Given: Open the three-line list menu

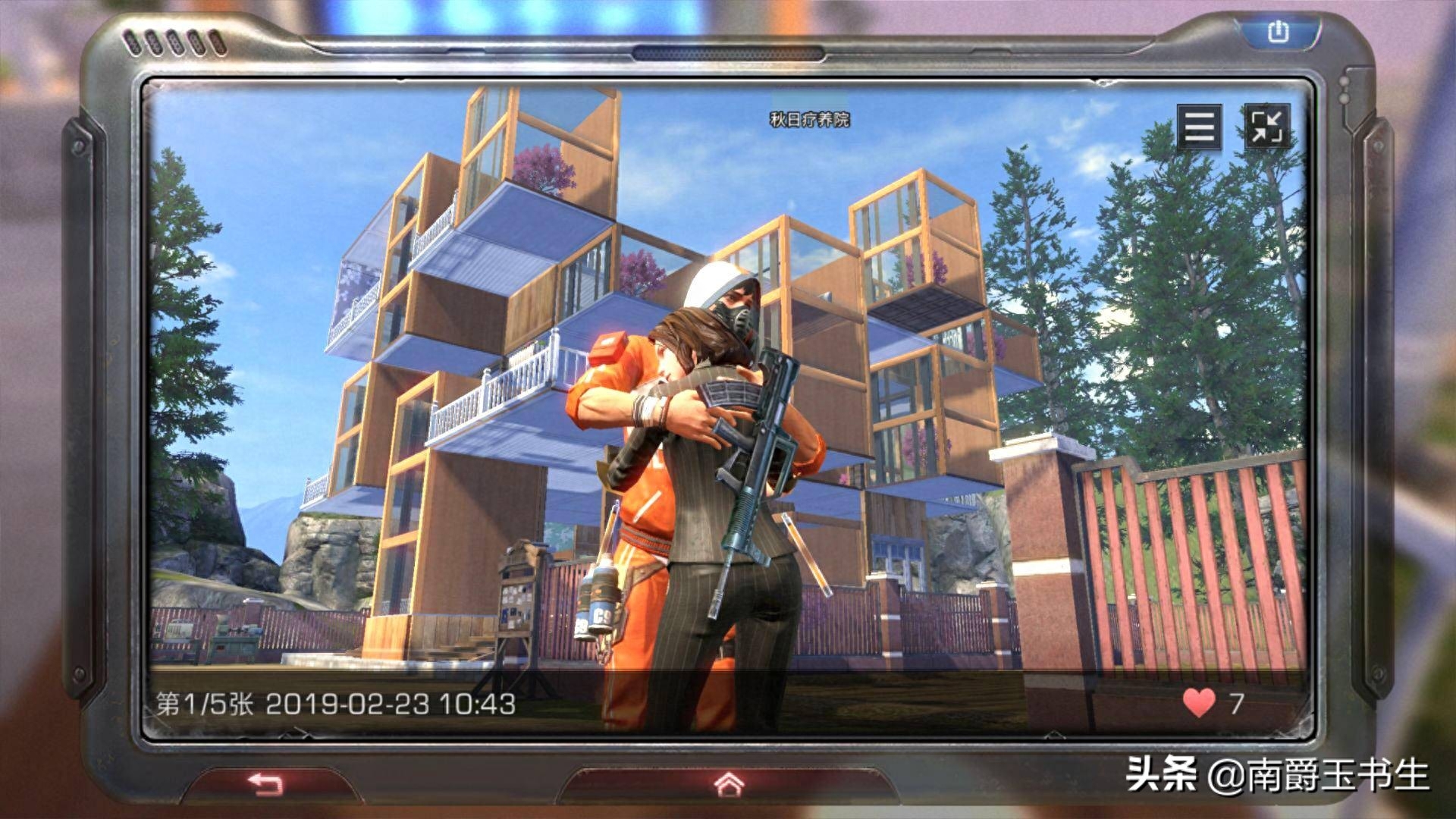Looking at the screenshot, I should [x=1199, y=126].
